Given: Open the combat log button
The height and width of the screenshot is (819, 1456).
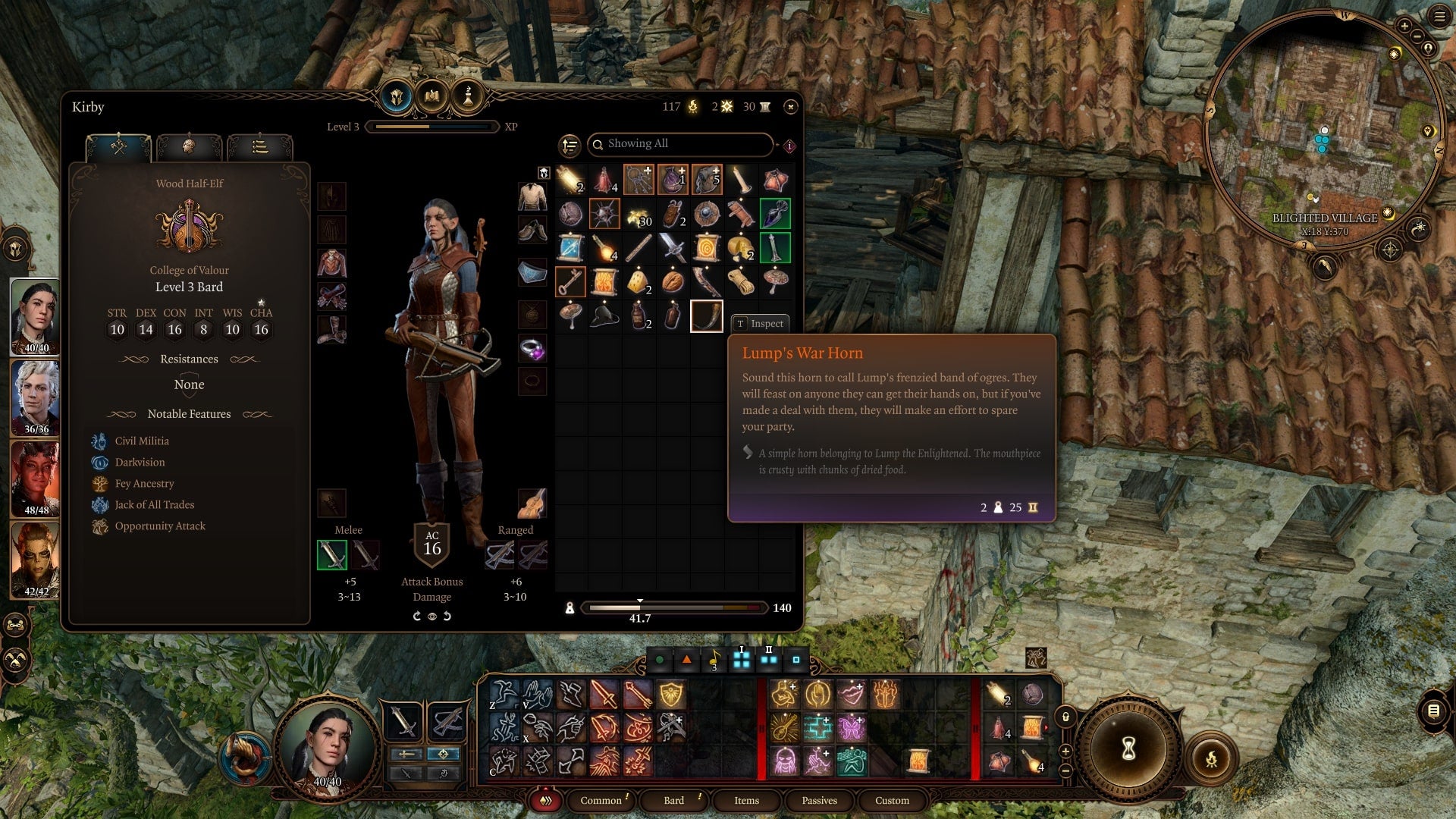Looking at the screenshot, I should point(1433,711).
